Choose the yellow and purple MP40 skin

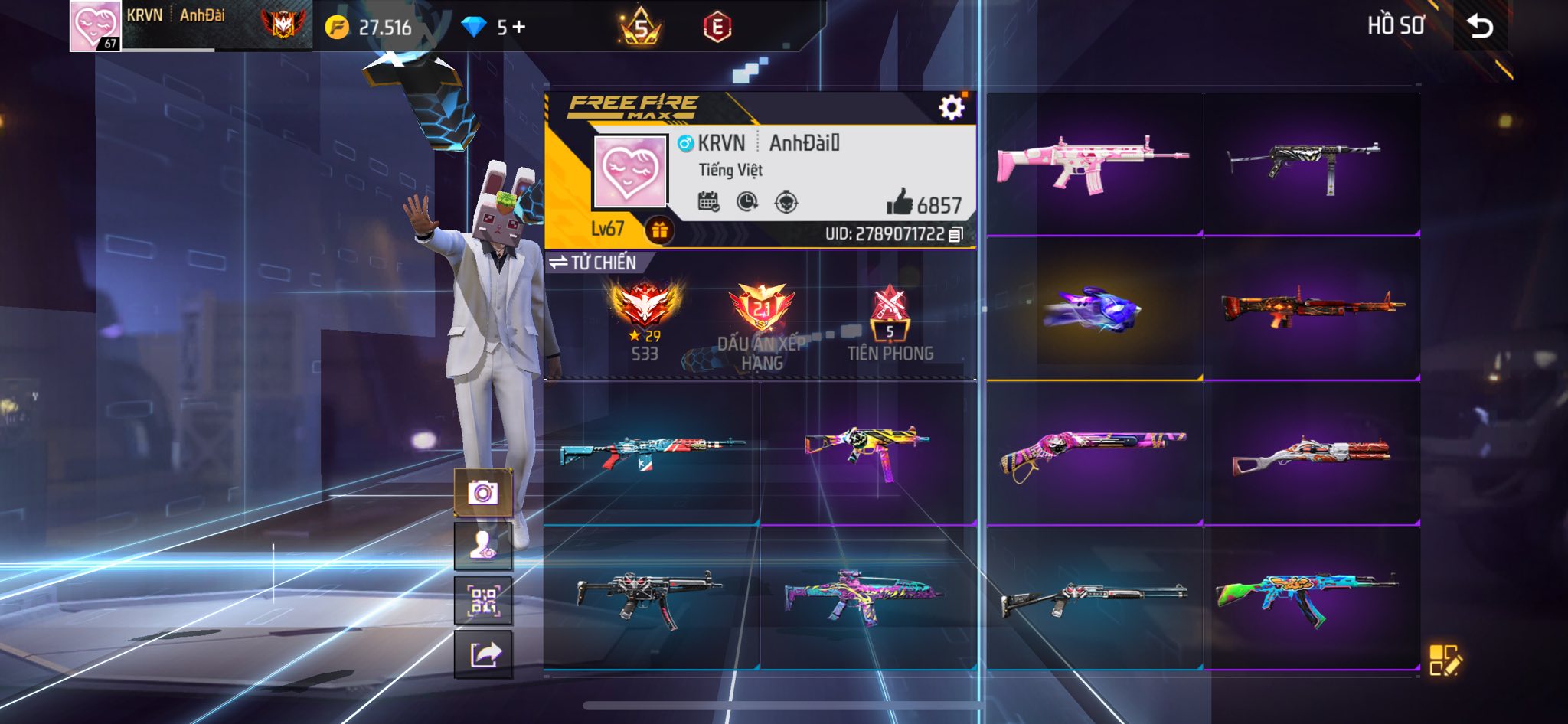pyautogui.click(x=867, y=452)
